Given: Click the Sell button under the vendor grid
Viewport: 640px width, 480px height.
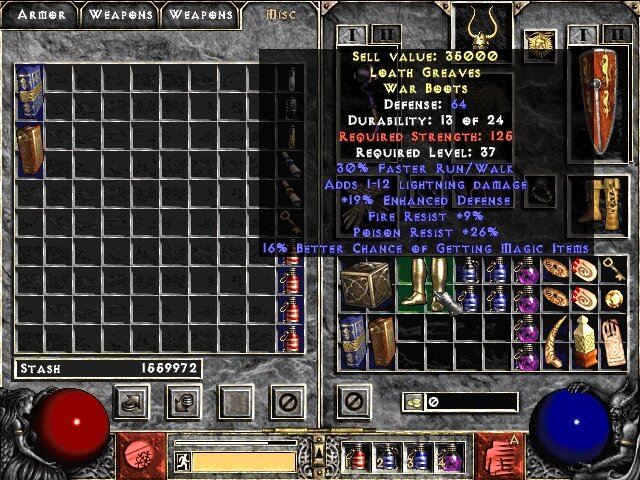Looking at the screenshot, I should coord(183,402).
